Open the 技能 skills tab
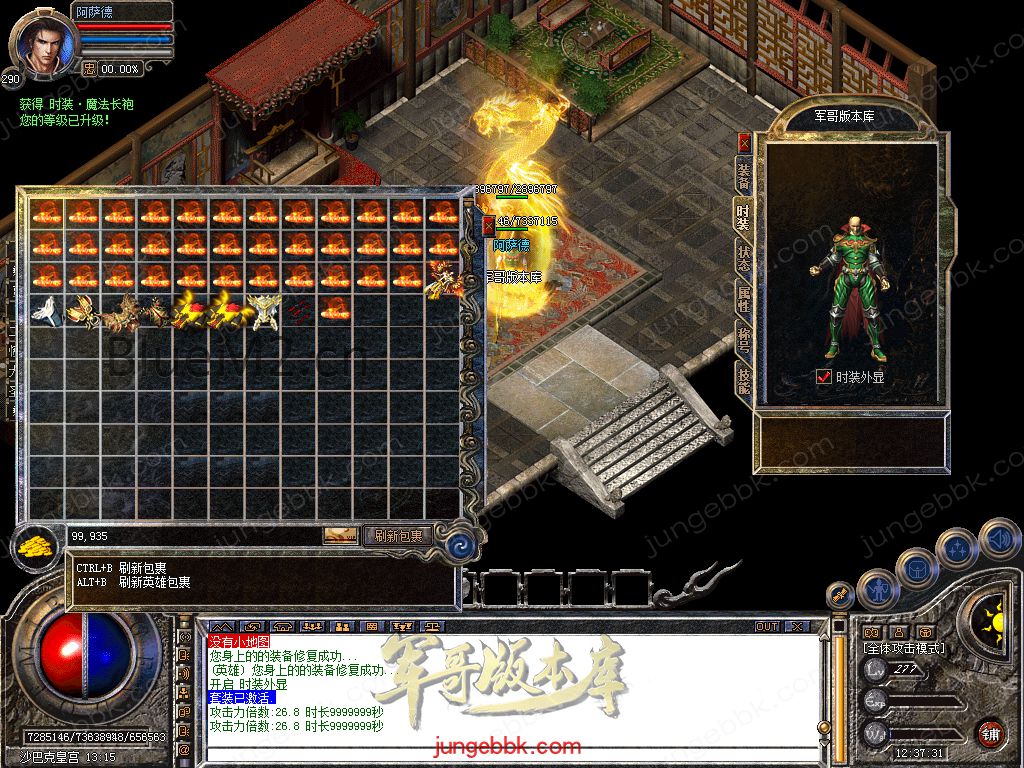Screen dimensions: 1024x768 pos(744,377)
